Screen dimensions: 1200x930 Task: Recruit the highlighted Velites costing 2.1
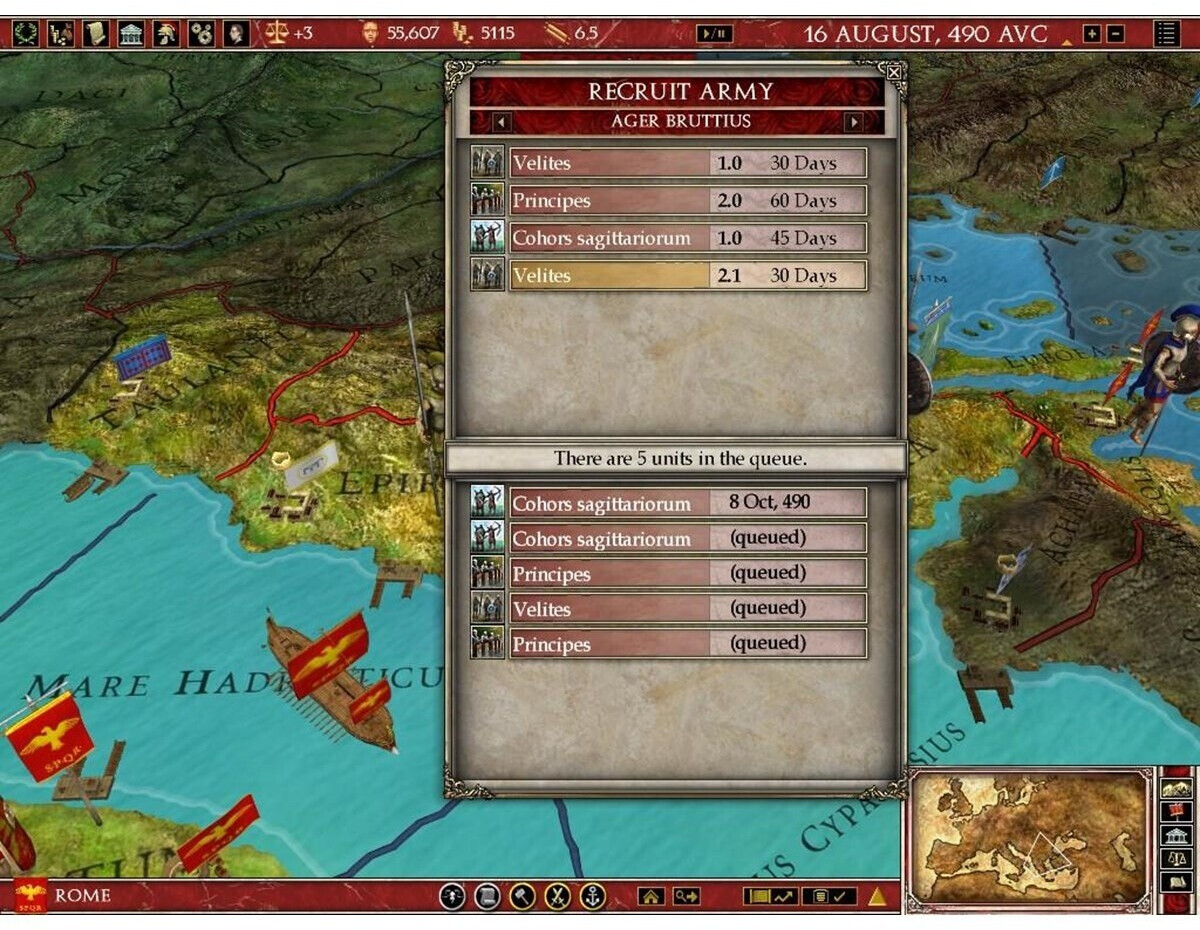coord(688,275)
